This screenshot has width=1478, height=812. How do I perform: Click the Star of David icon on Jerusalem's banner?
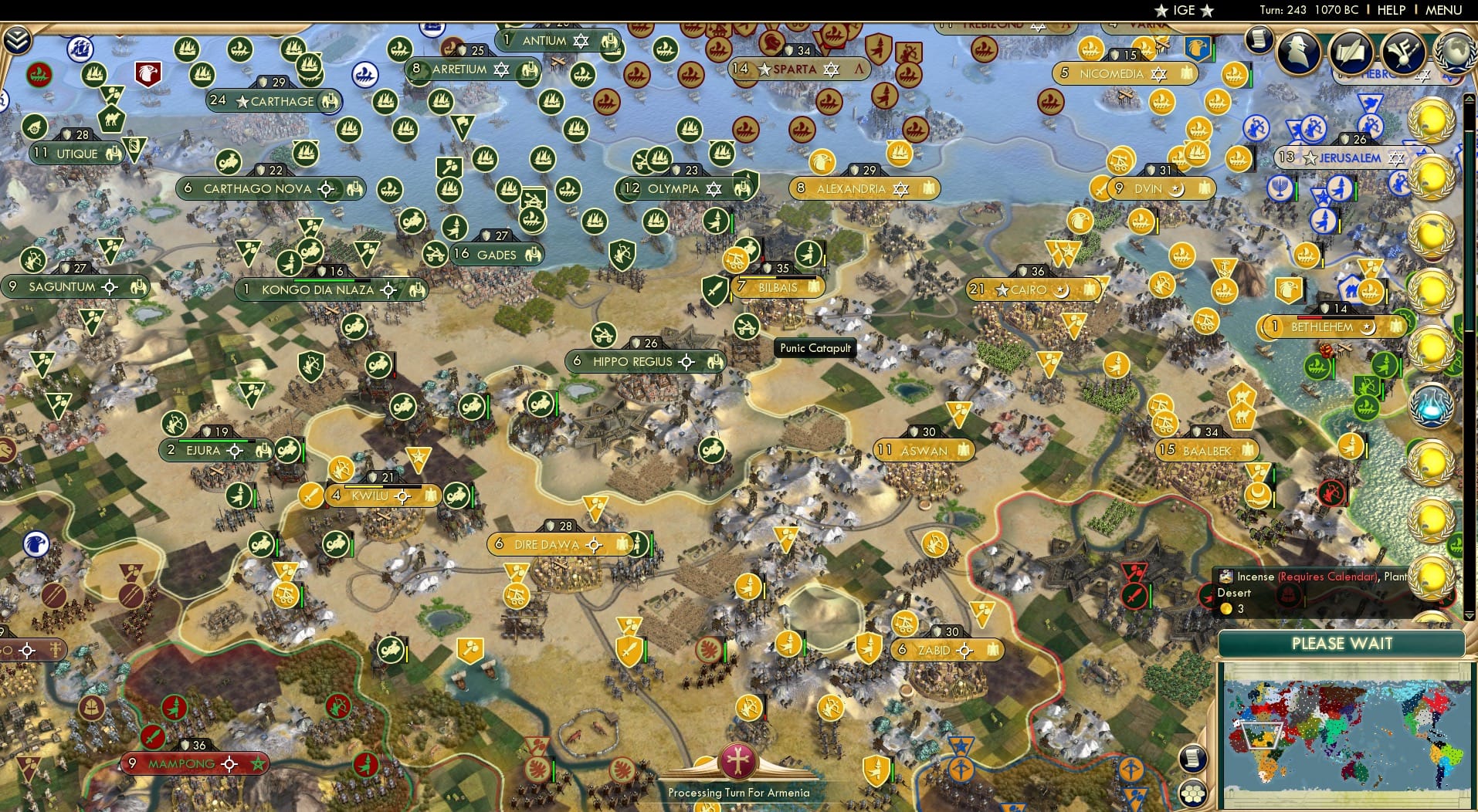click(x=1398, y=157)
